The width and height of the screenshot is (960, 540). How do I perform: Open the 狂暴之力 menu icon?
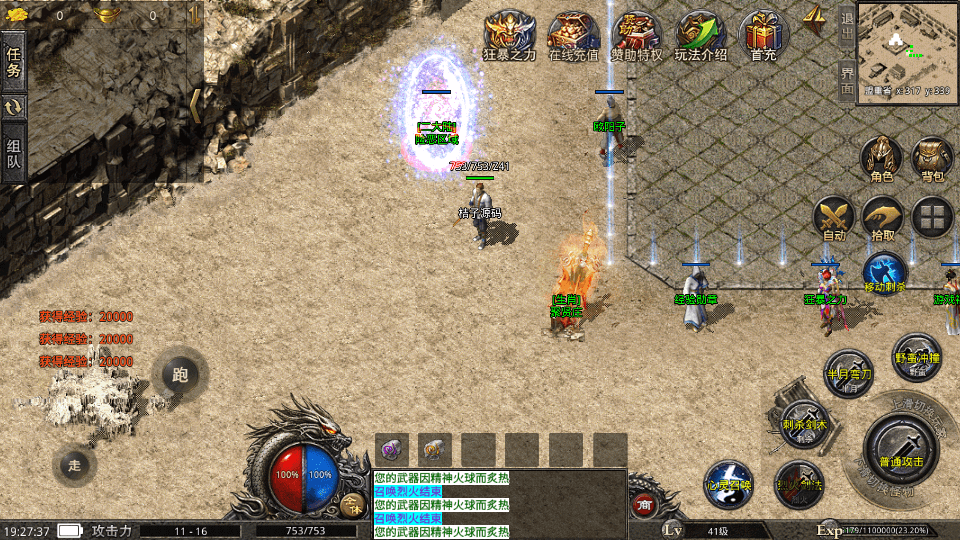click(509, 37)
